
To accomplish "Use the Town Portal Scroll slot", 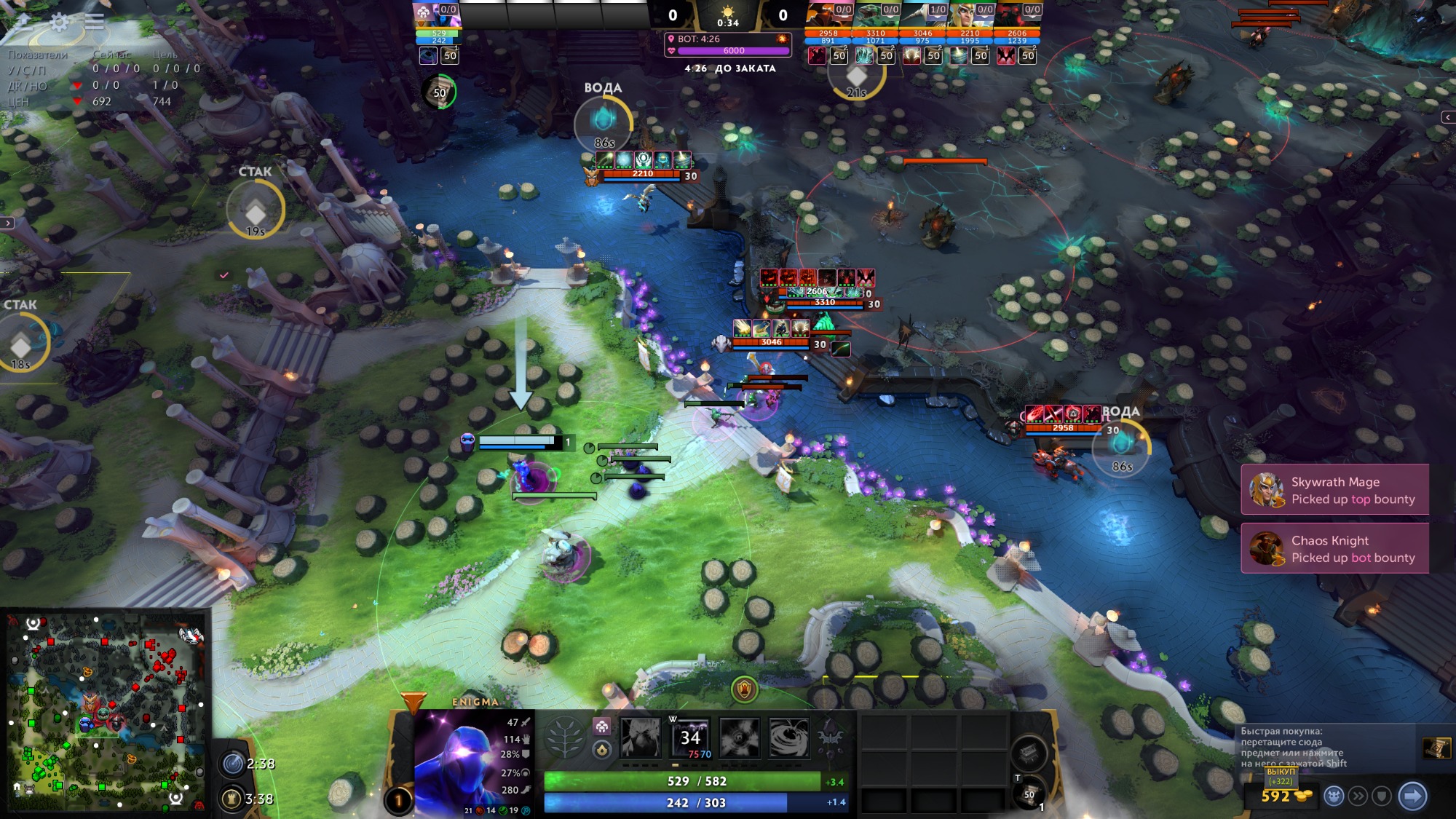I will [1028, 795].
